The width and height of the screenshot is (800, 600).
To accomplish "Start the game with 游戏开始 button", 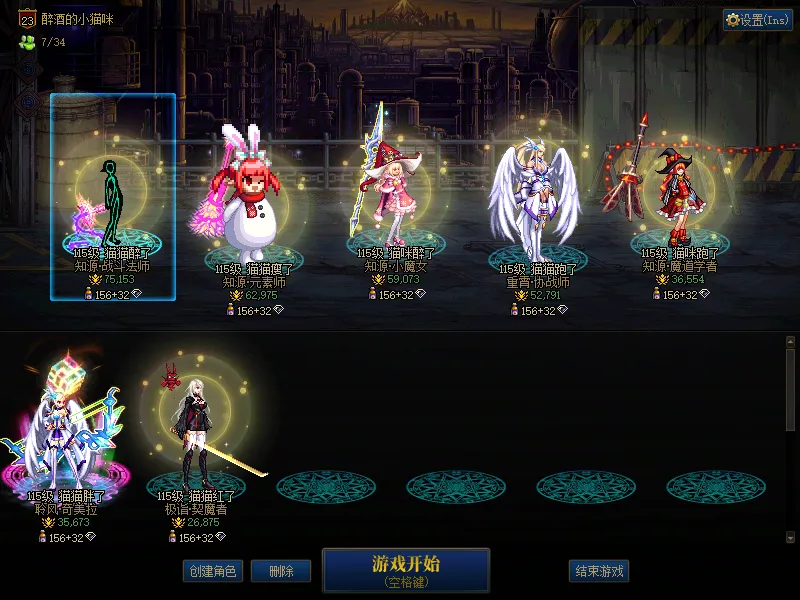I will click(x=405, y=569).
